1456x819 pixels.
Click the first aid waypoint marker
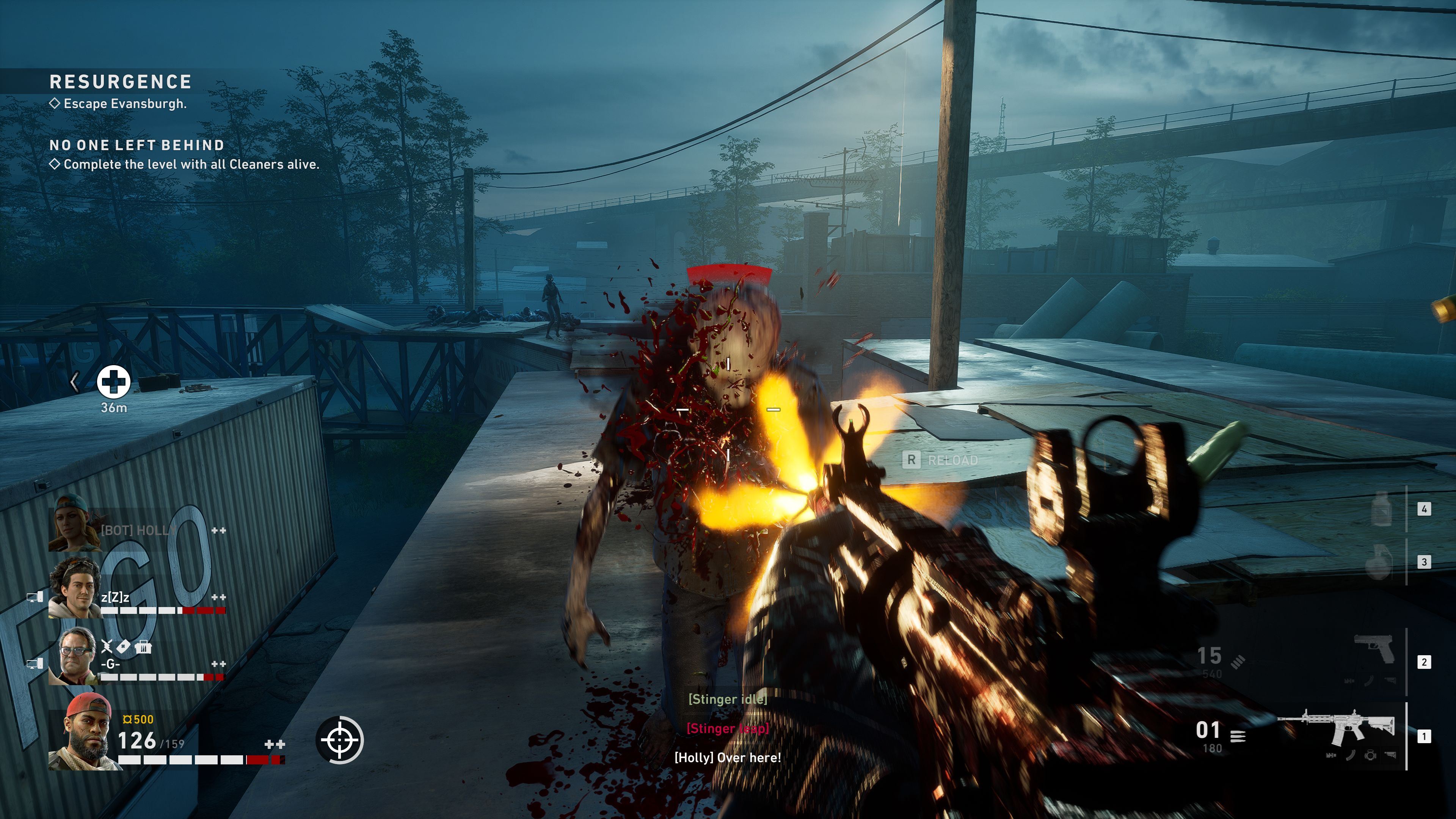[x=114, y=381]
